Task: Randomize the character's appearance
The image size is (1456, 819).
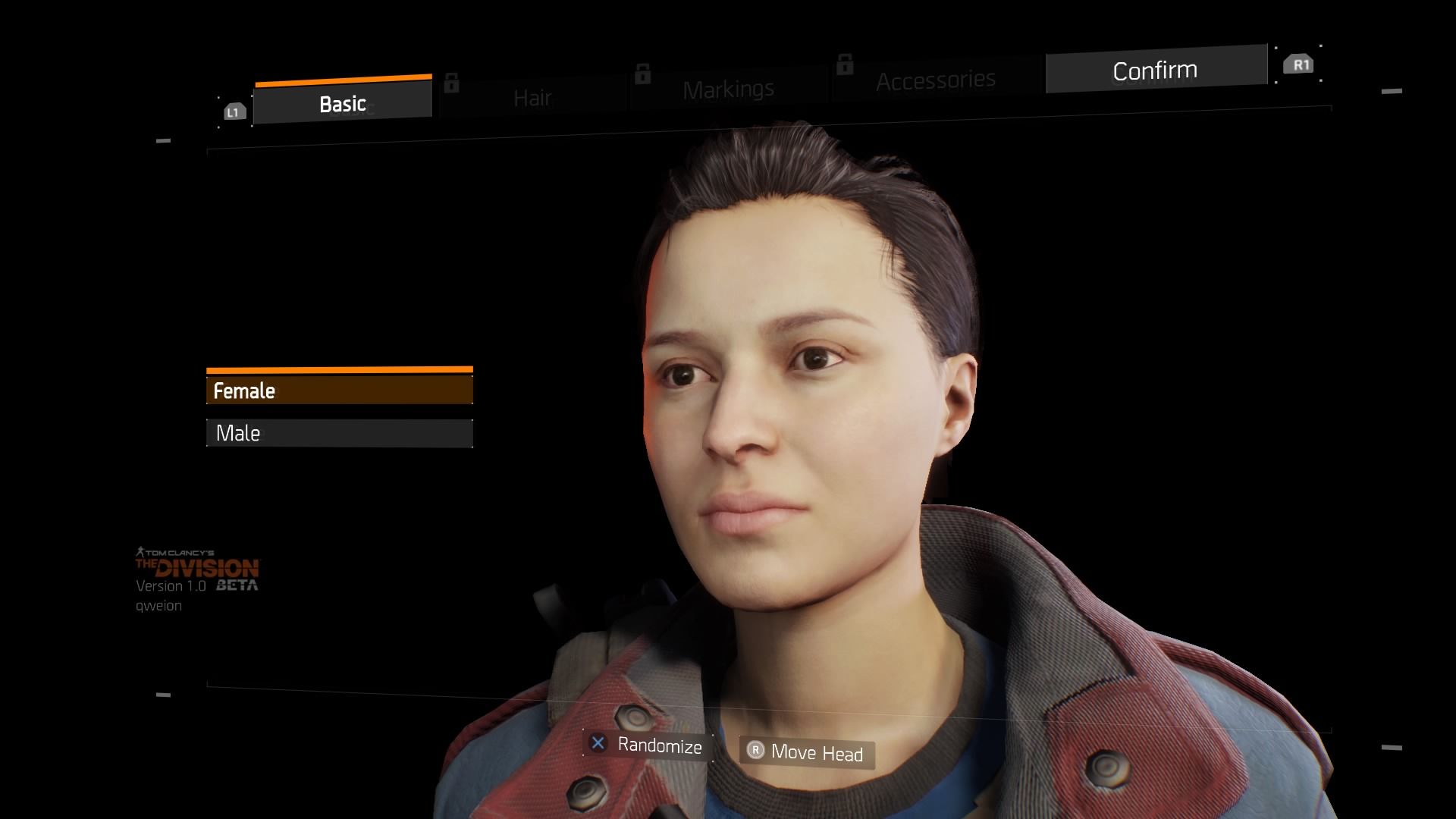Action: coord(648,745)
